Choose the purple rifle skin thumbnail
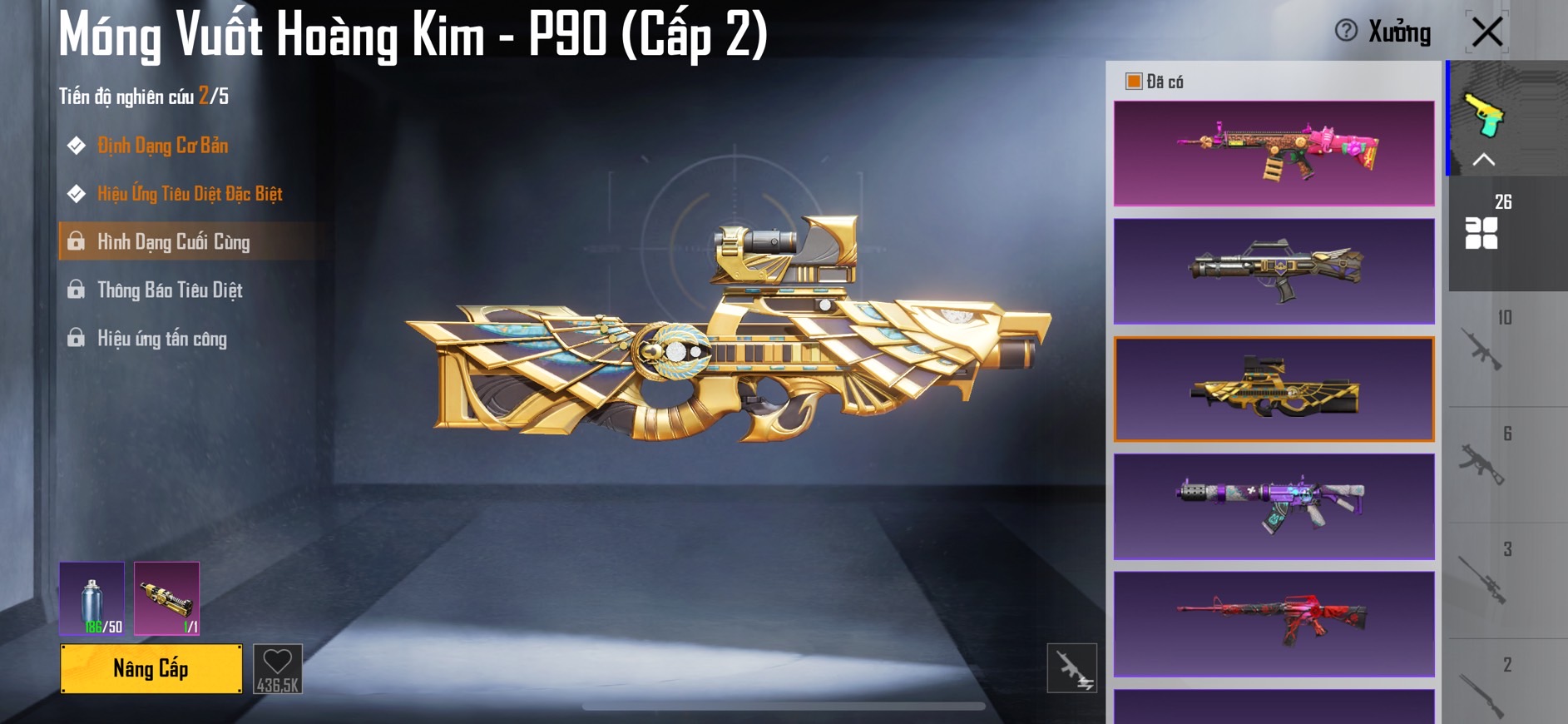 tap(1274, 506)
